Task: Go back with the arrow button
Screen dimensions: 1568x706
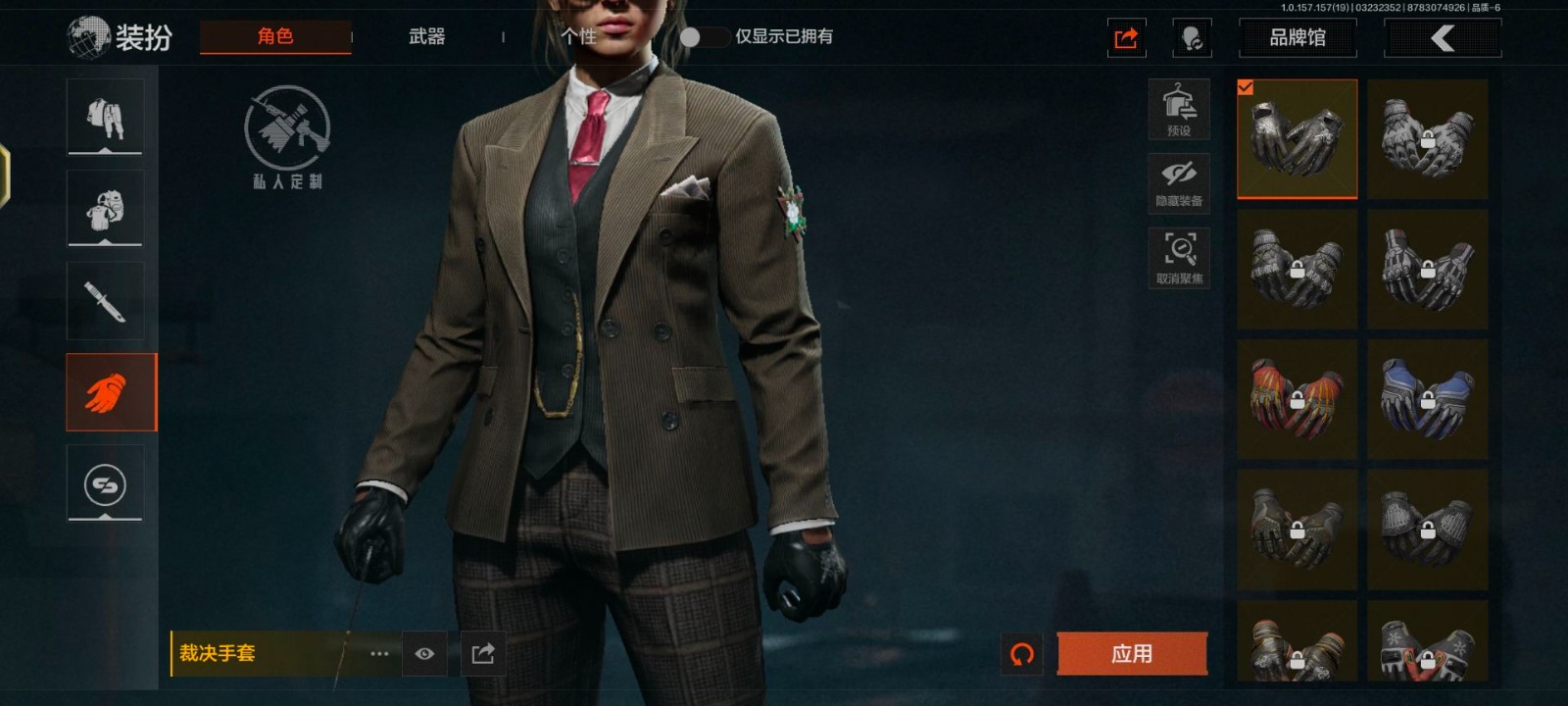Action: [1442, 38]
